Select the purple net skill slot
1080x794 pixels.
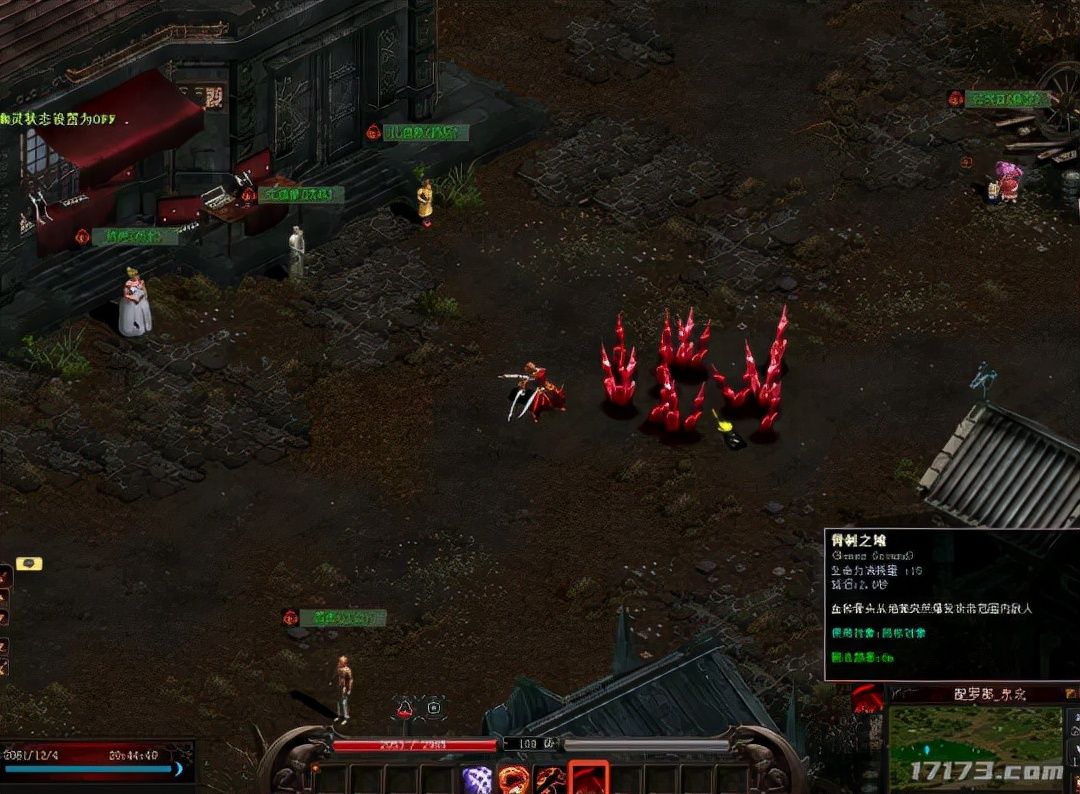point(478,779)
